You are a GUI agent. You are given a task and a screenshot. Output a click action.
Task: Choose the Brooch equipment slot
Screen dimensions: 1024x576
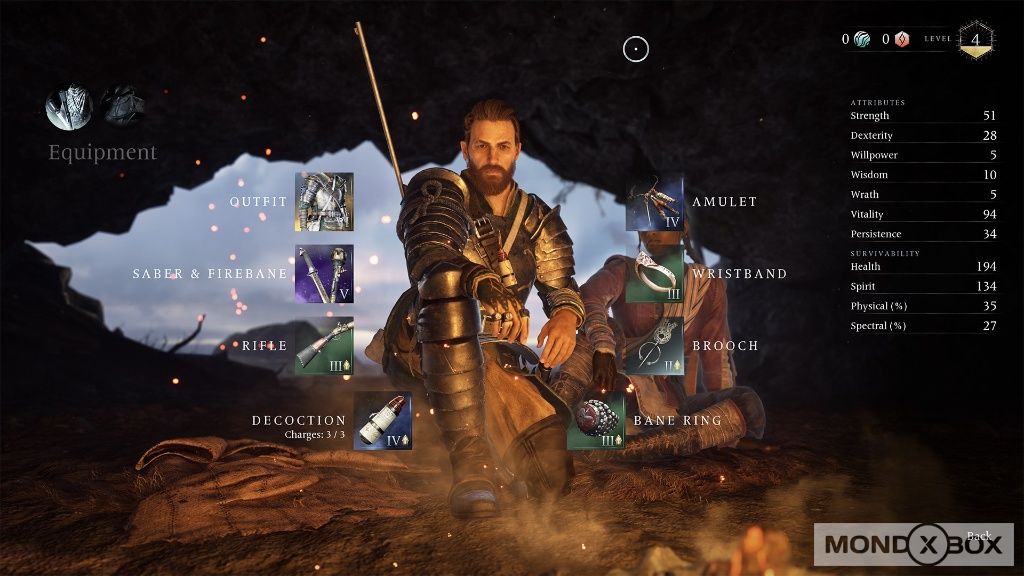coord(655,346)
